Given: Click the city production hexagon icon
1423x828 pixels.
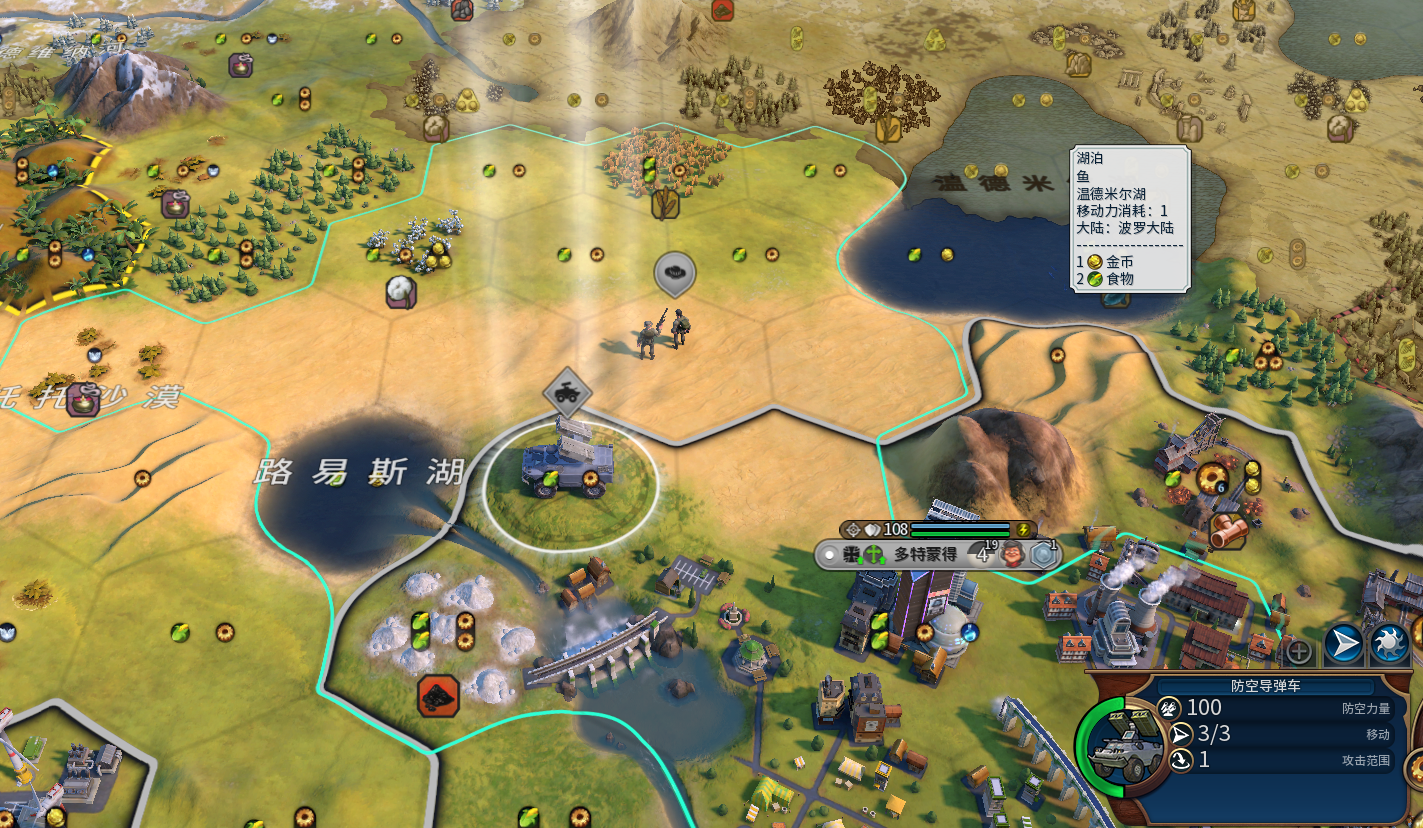Looking at the screenshot, I should point(1043,555).
